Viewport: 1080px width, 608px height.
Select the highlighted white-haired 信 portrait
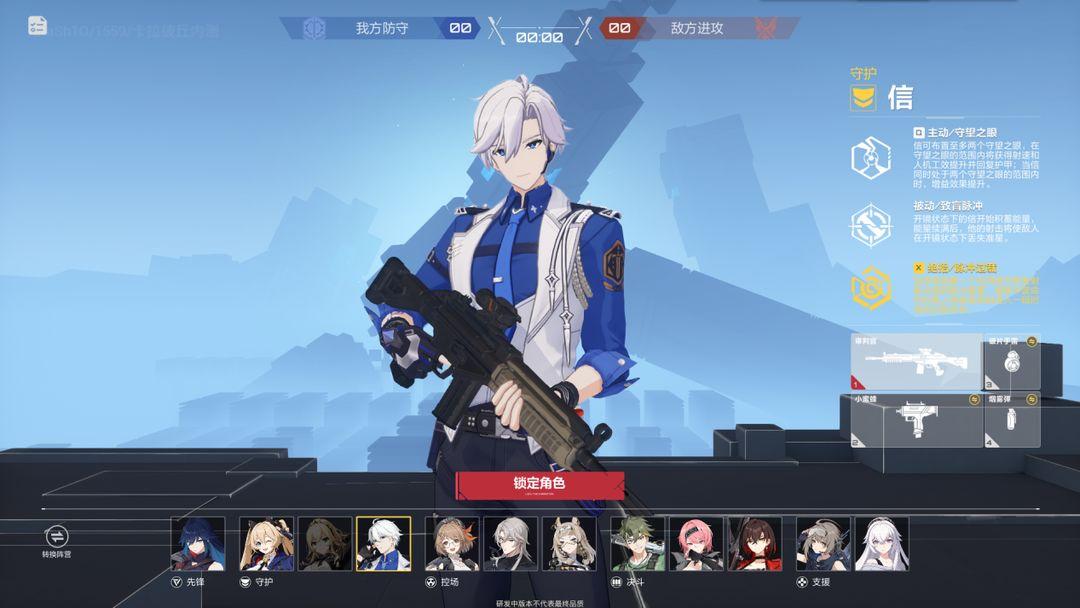point(383,543)
